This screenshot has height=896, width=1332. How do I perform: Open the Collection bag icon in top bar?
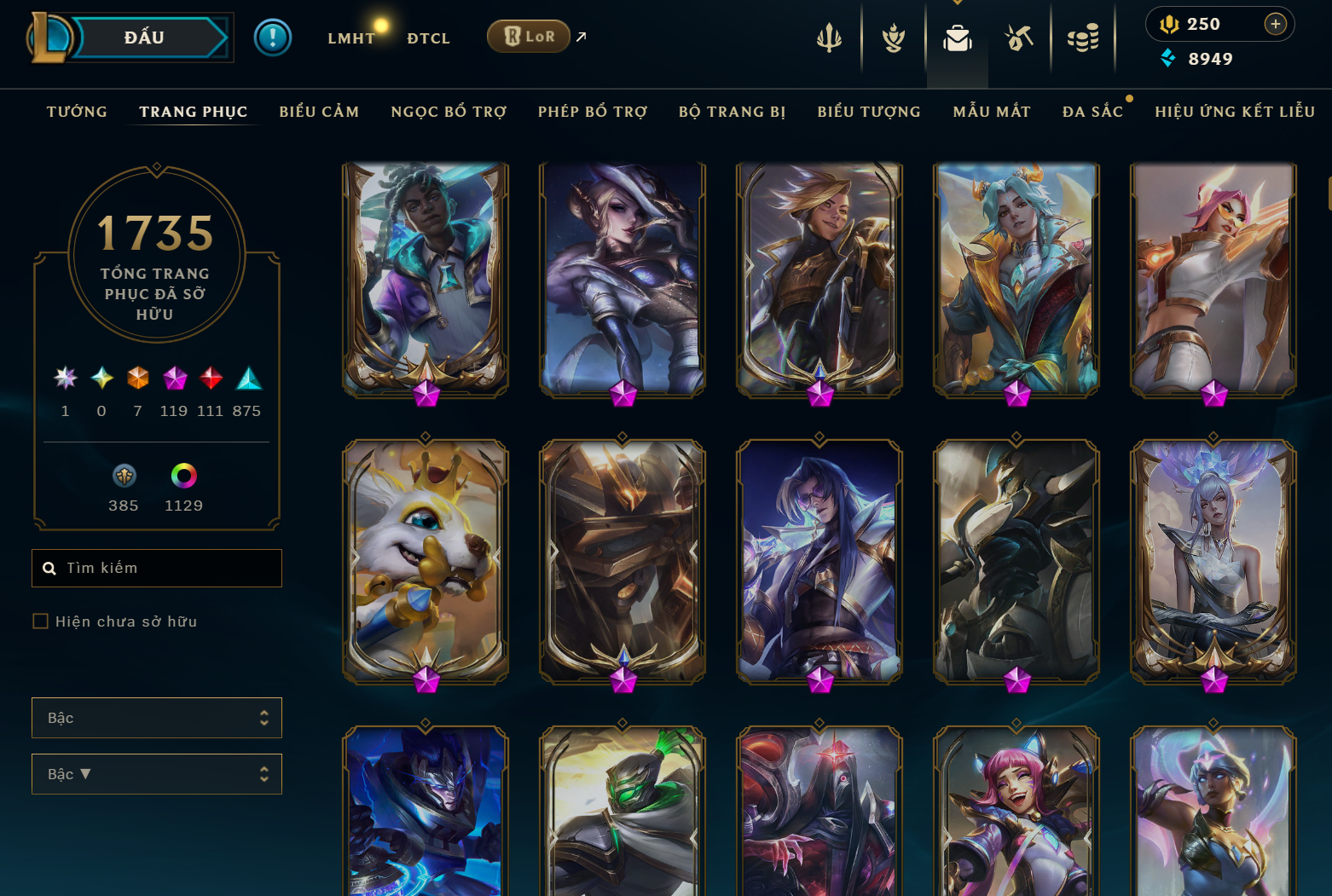coord(957,38)
